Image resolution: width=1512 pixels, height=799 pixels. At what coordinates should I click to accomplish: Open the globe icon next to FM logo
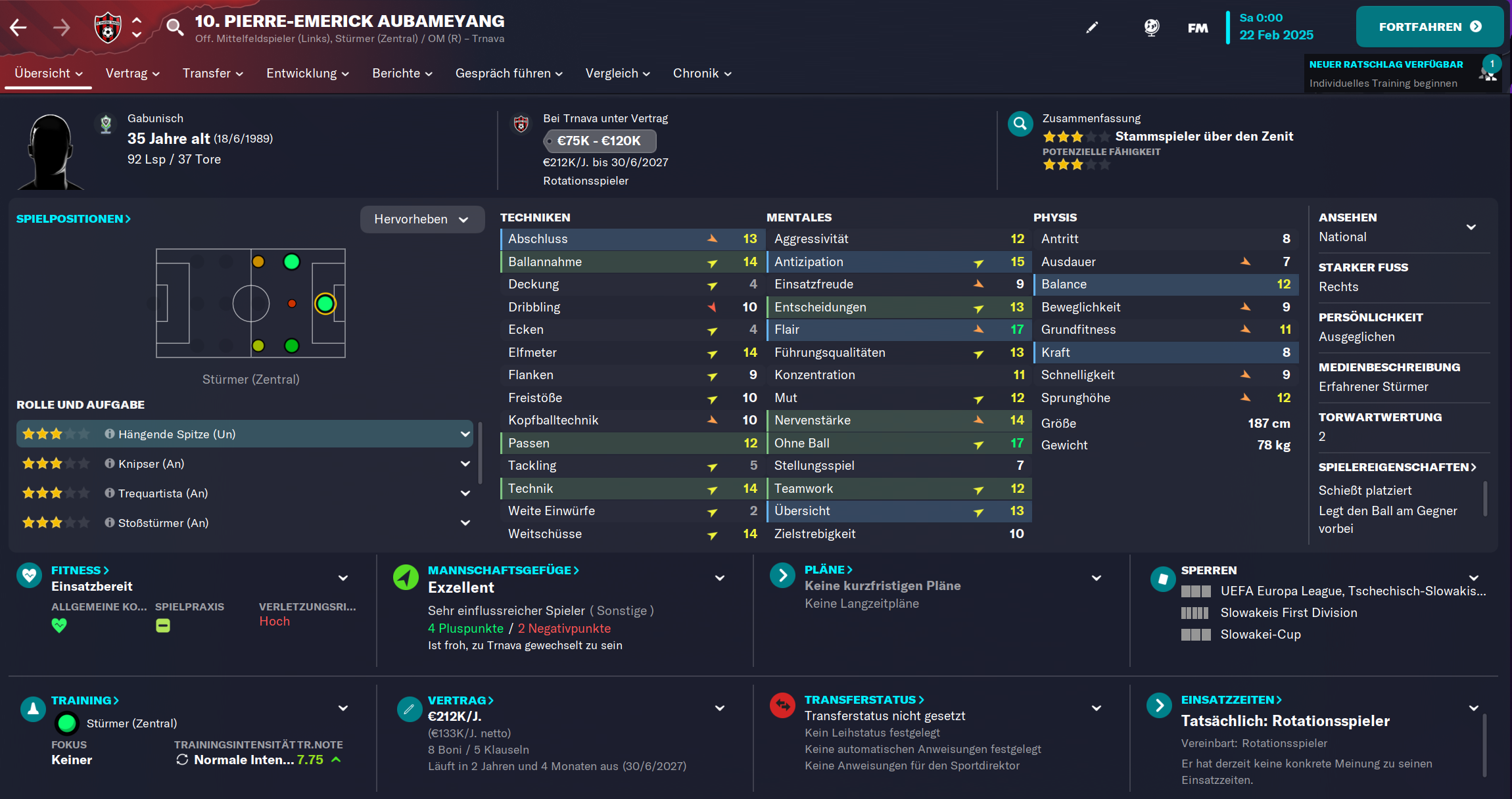click(1152, 27)
